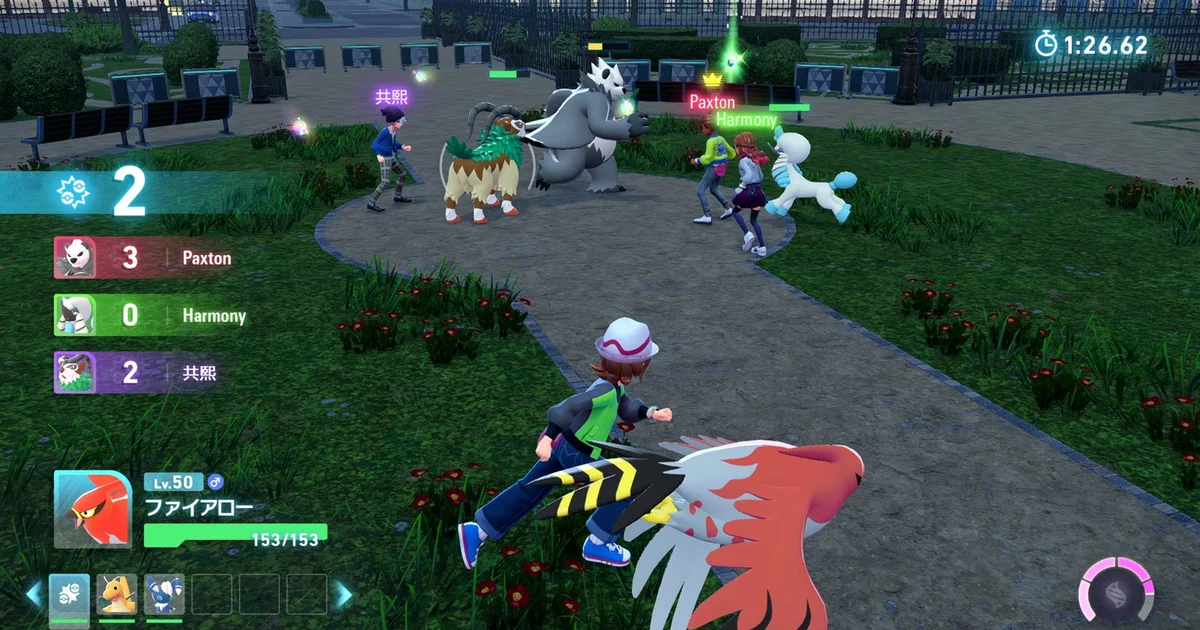The width and height of the screenshot is (1200, 630).
Task: Select the highlighted Poké Ball clash party slot
Action: click(x=70, y=594)
